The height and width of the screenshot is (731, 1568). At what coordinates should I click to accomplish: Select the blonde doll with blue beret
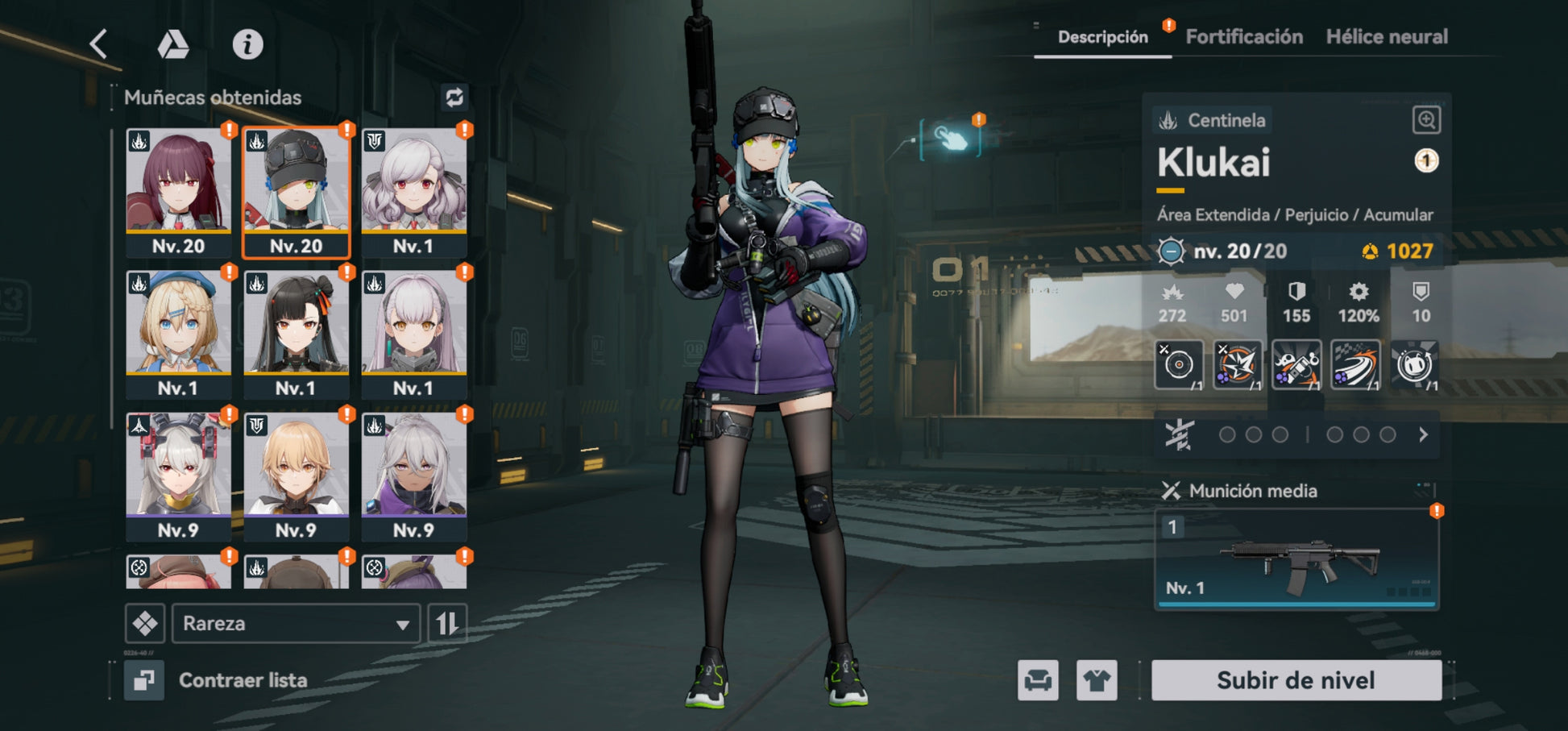click(x=178, y=334)
